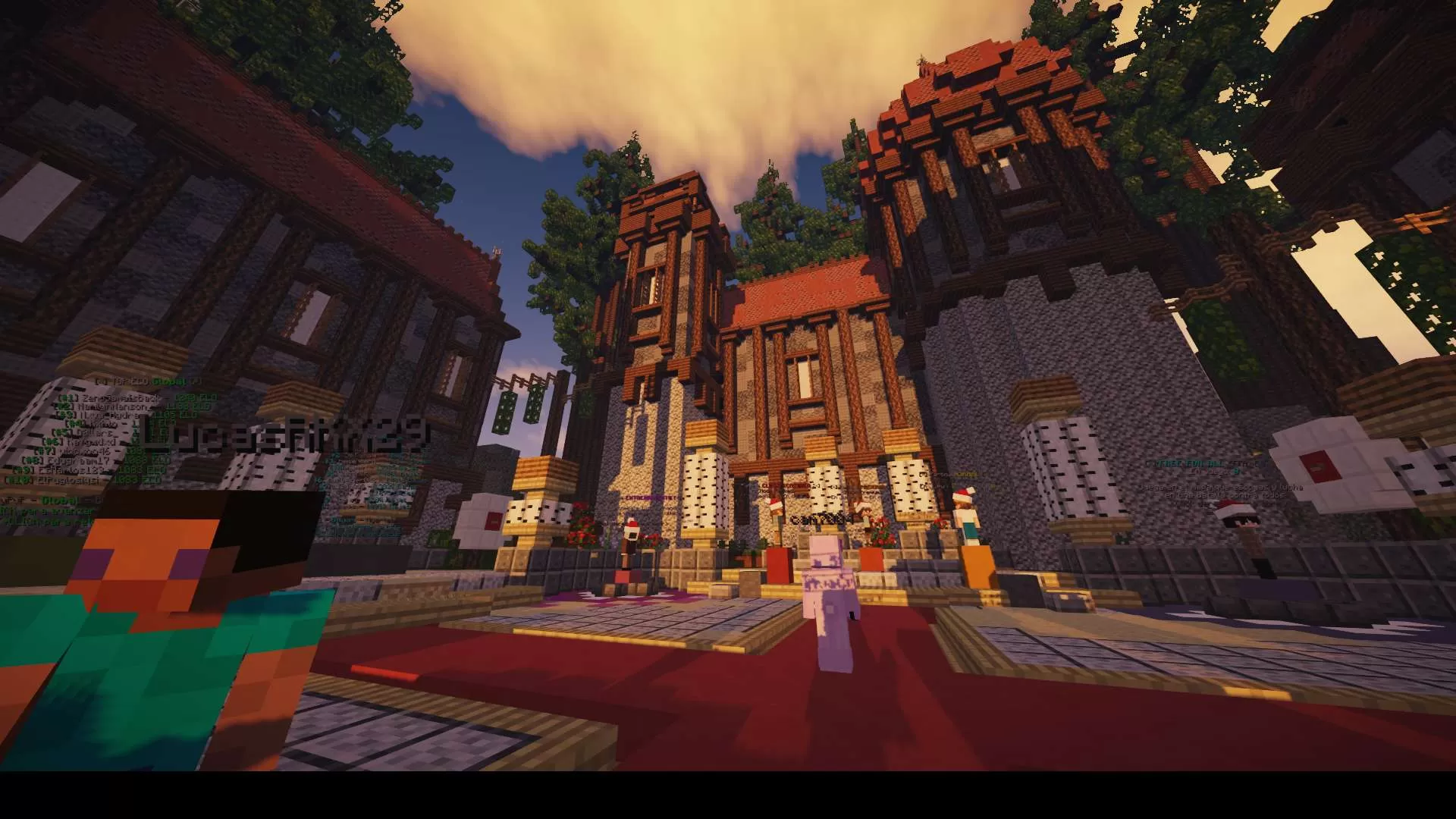Click the rose bush planter by the entrance stairs
This screenshot has height=819, width=1456.
(581, 535)
